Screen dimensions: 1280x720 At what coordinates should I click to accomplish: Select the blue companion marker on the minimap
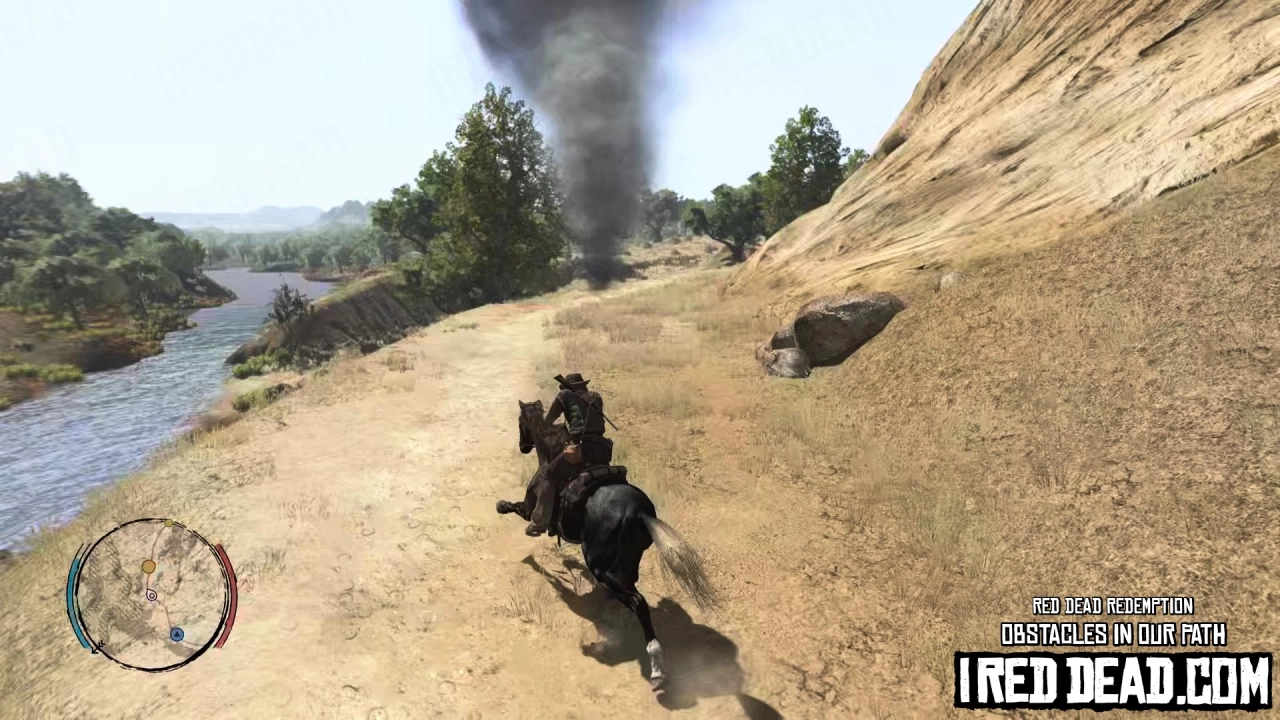click(x=177, y=634)
